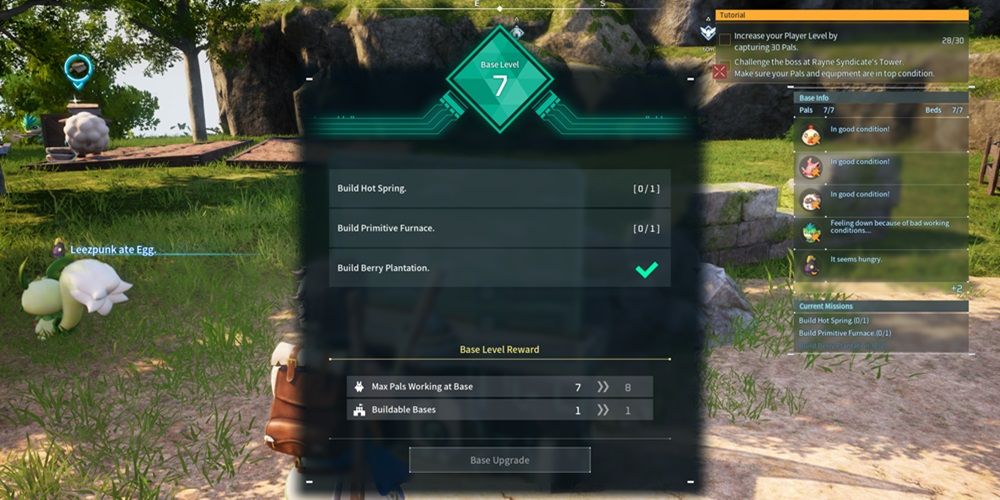Click the Base Upgrade button
The image size is (1000, 500).
(x=499, y=460)
